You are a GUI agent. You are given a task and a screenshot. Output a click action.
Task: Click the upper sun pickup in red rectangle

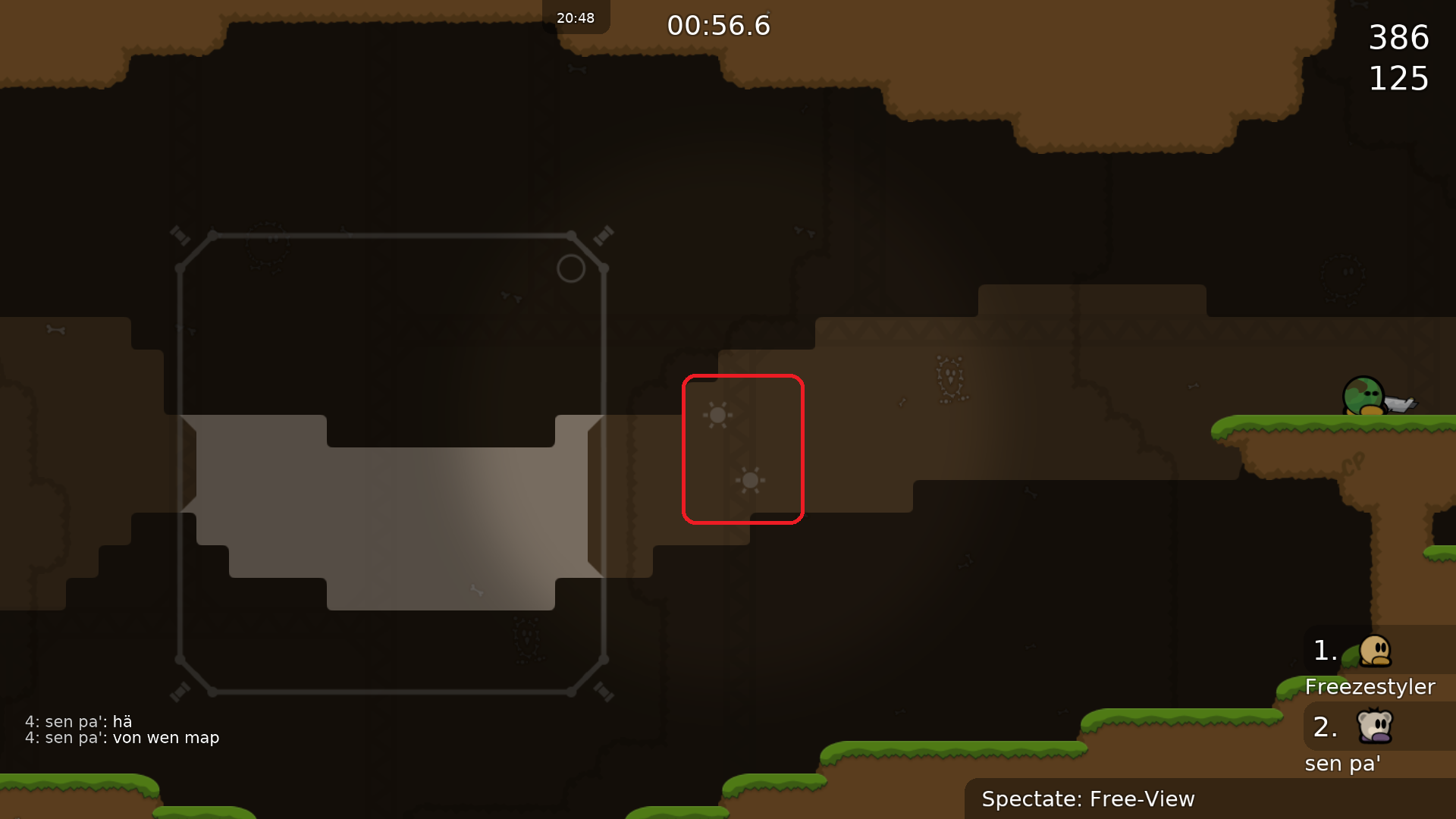pyautogui.click(x=717, y=415)
